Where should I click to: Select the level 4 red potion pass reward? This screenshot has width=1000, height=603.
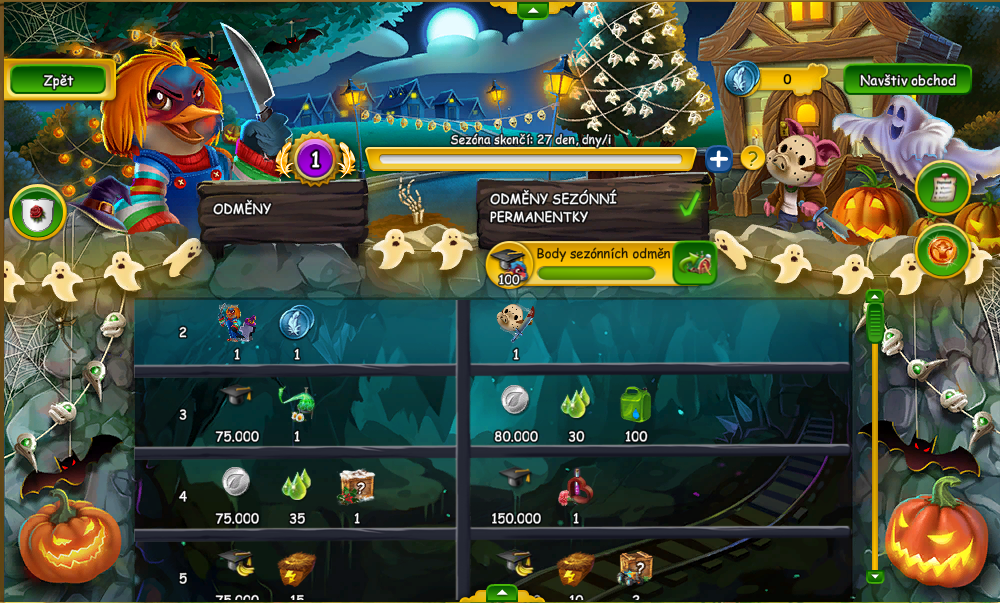coord(576,487)
